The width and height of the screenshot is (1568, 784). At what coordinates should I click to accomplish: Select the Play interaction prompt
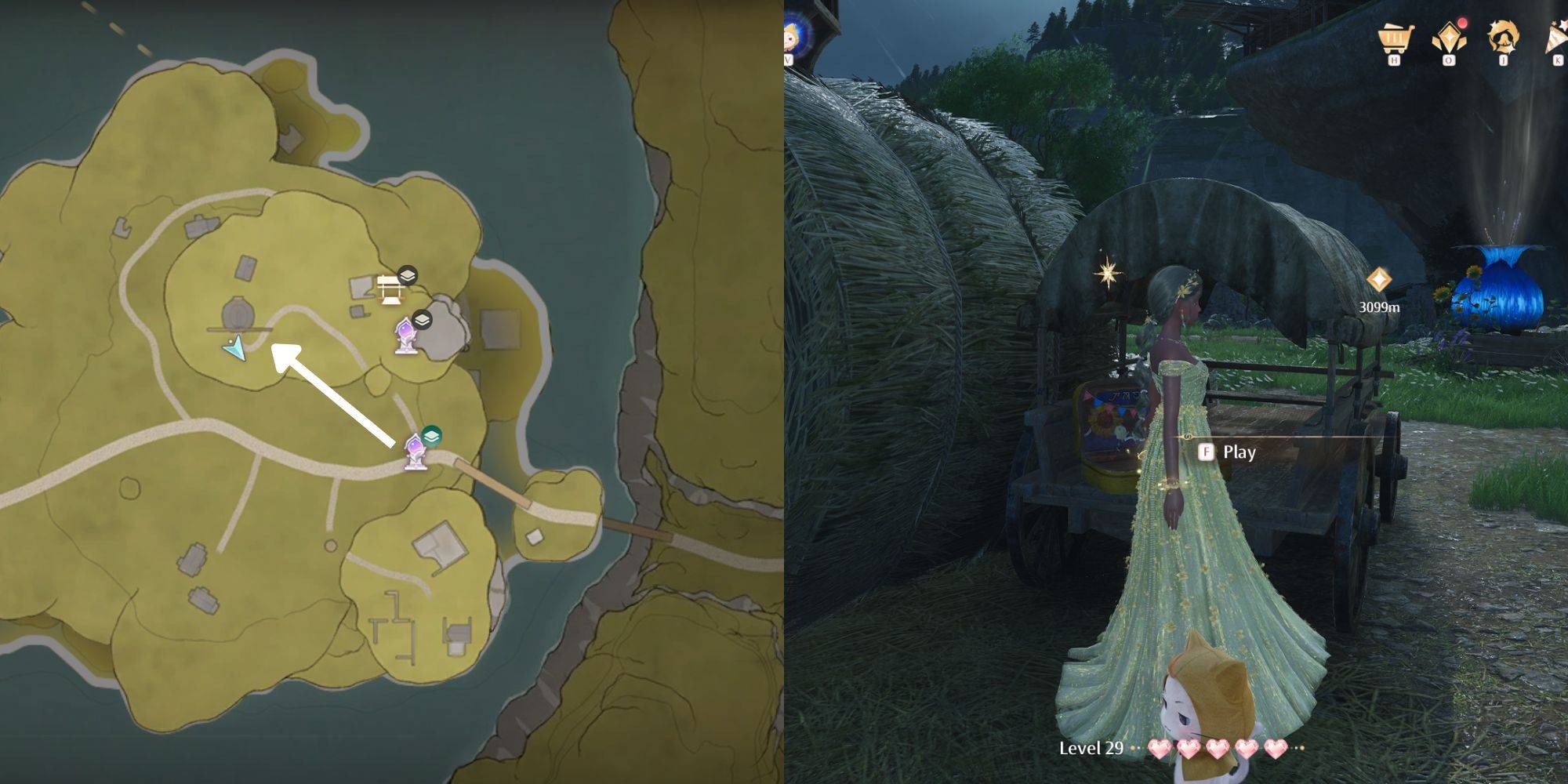coord(1229,452)
